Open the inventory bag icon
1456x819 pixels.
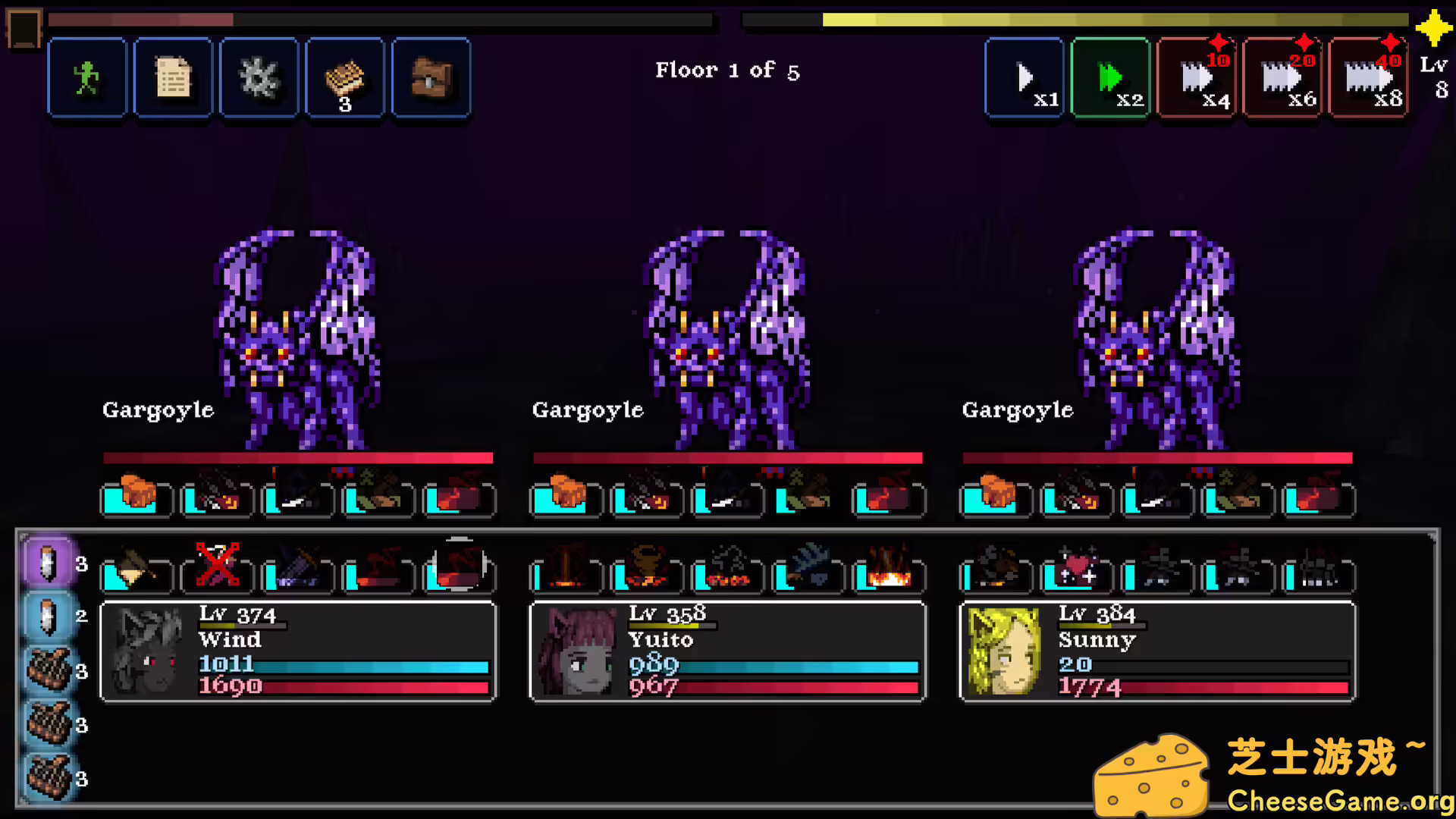point(431,77)
